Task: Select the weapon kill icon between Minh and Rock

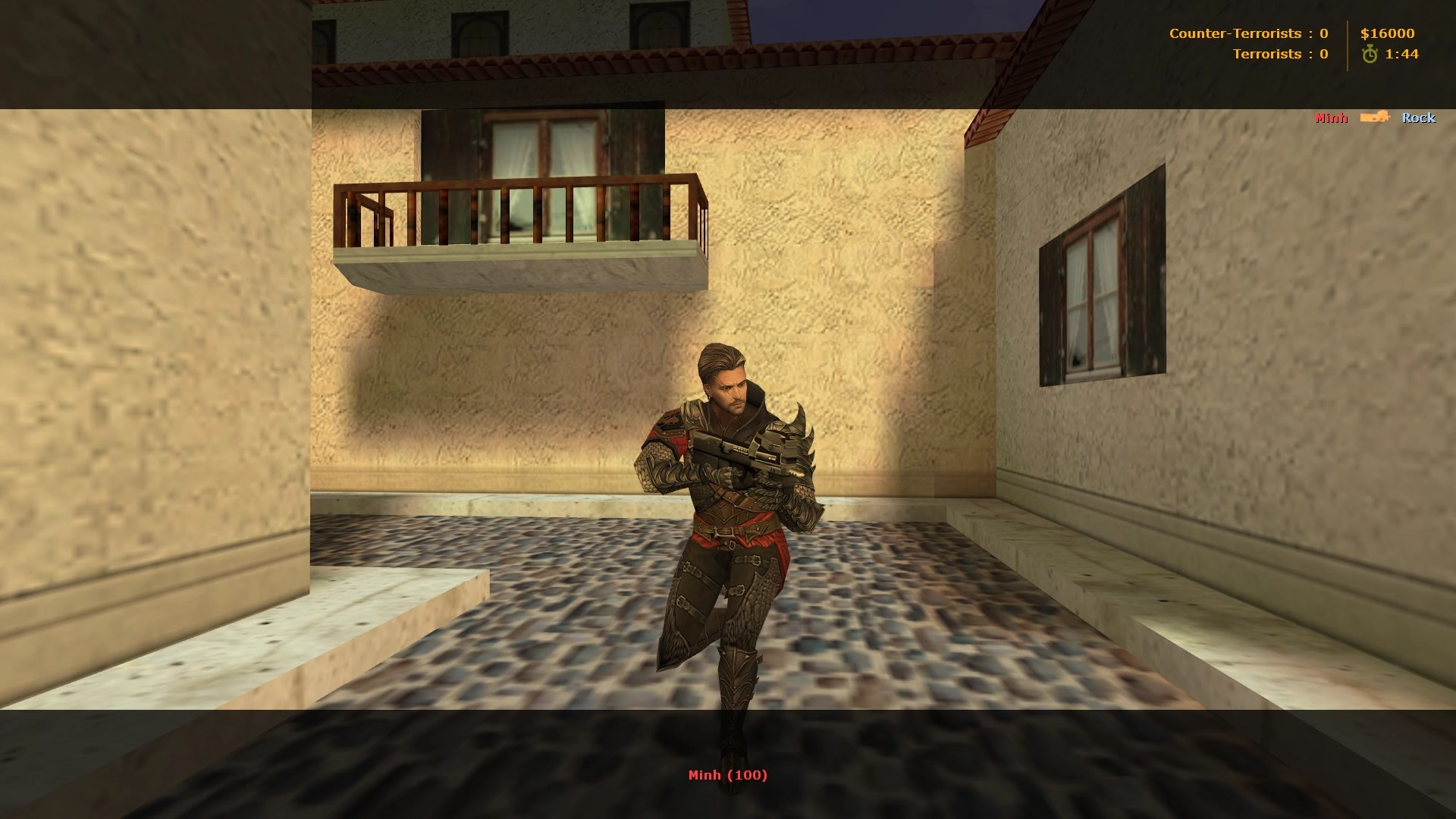Action: pyautogui.click(x=1375, y=117)
